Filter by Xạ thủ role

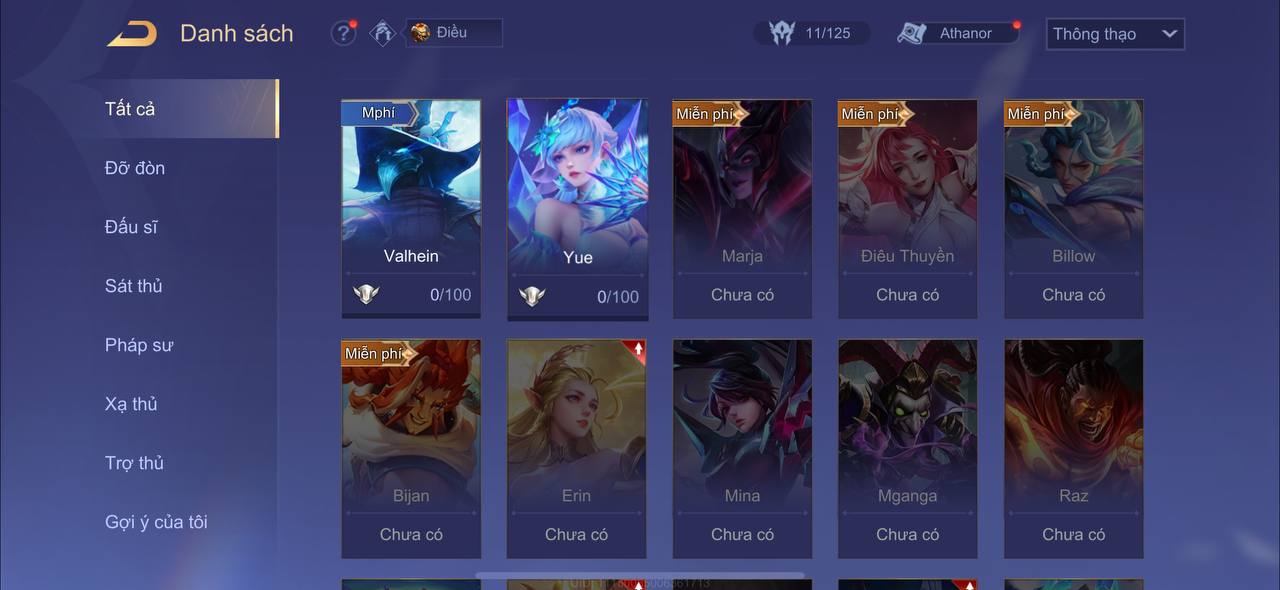(131, 404)
